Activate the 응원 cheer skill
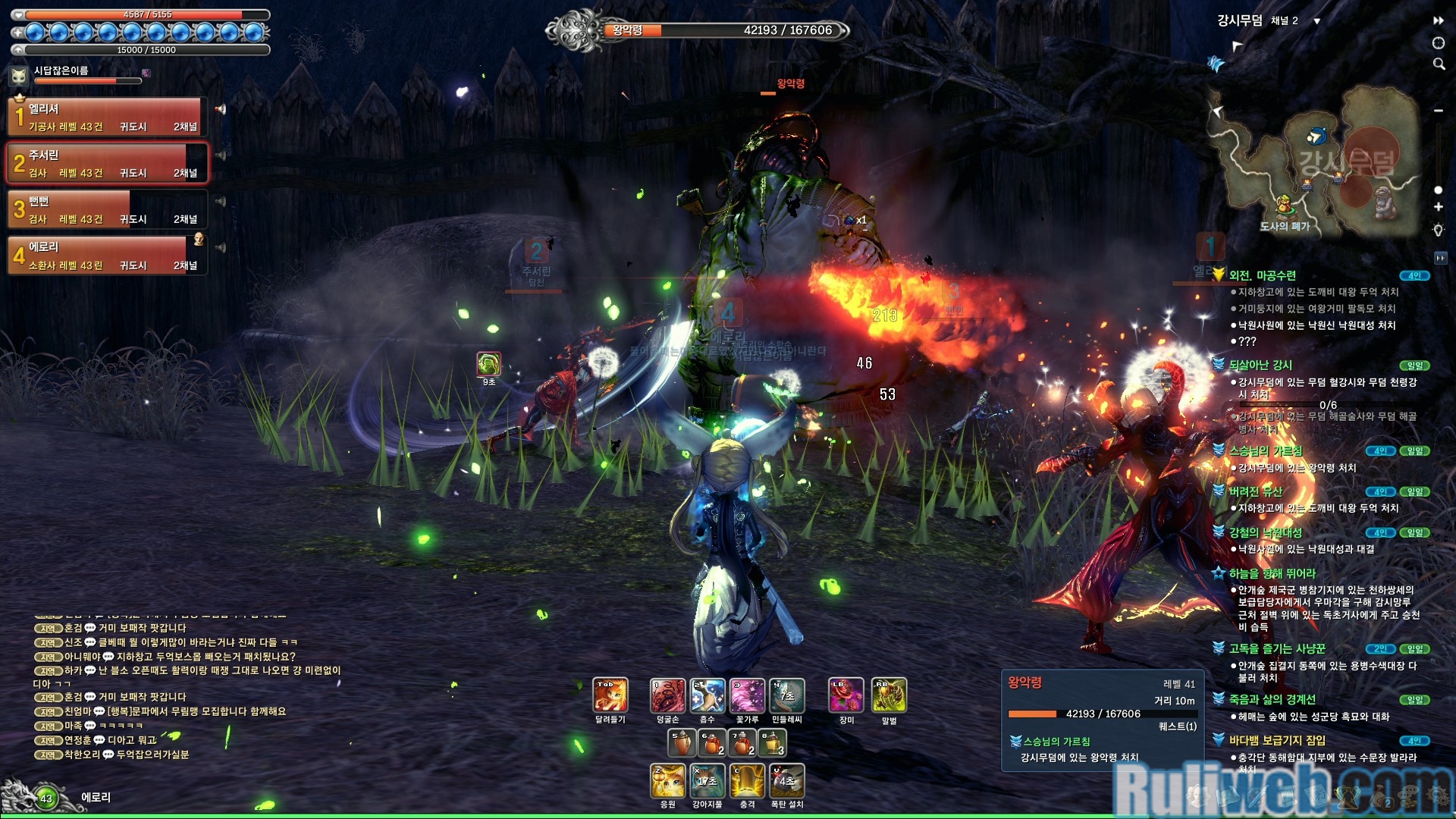The height and width of the screenshot is (819, 1456). coord(667,781)
